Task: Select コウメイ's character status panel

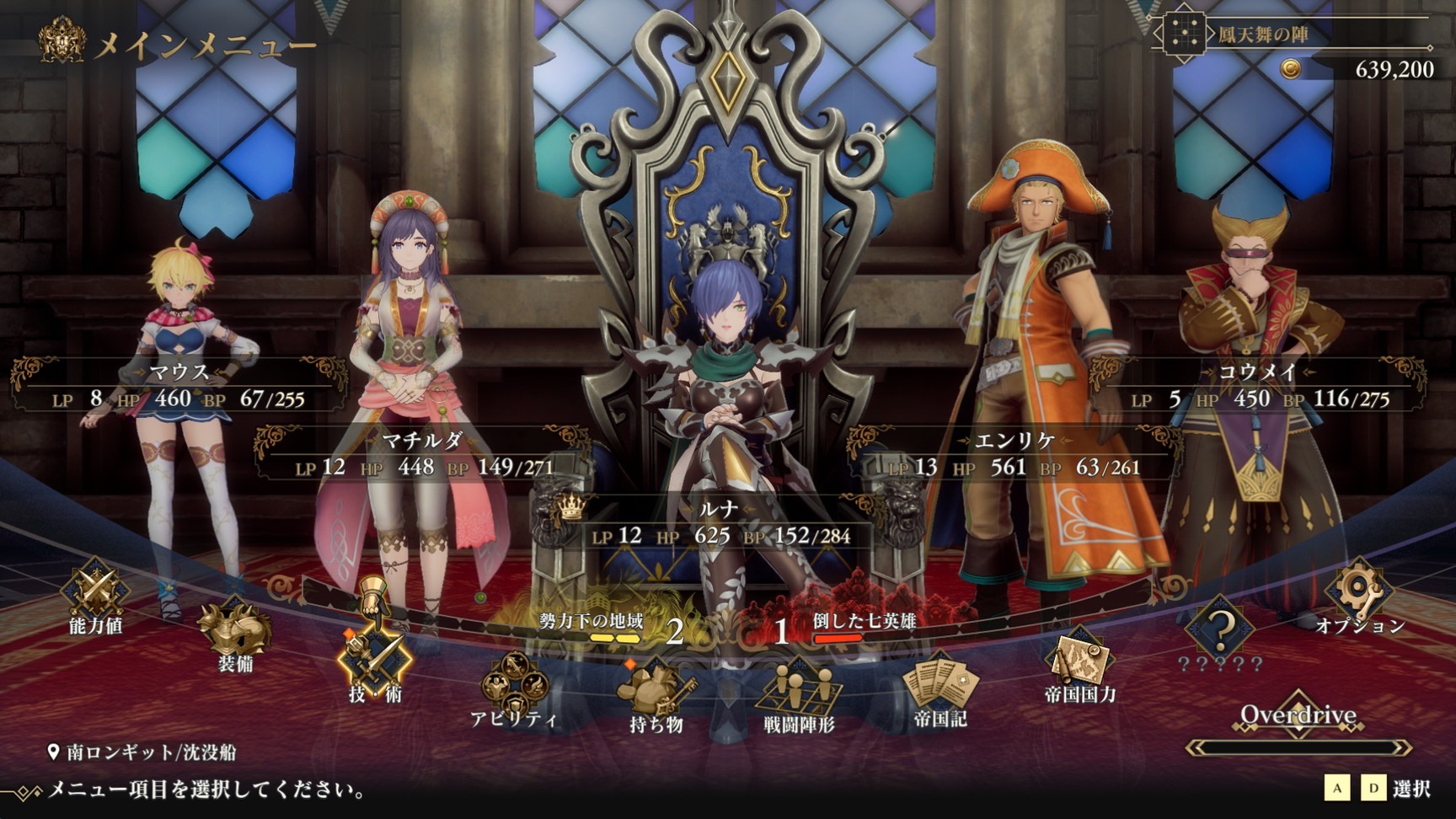Action: [x=1258, y=387]
